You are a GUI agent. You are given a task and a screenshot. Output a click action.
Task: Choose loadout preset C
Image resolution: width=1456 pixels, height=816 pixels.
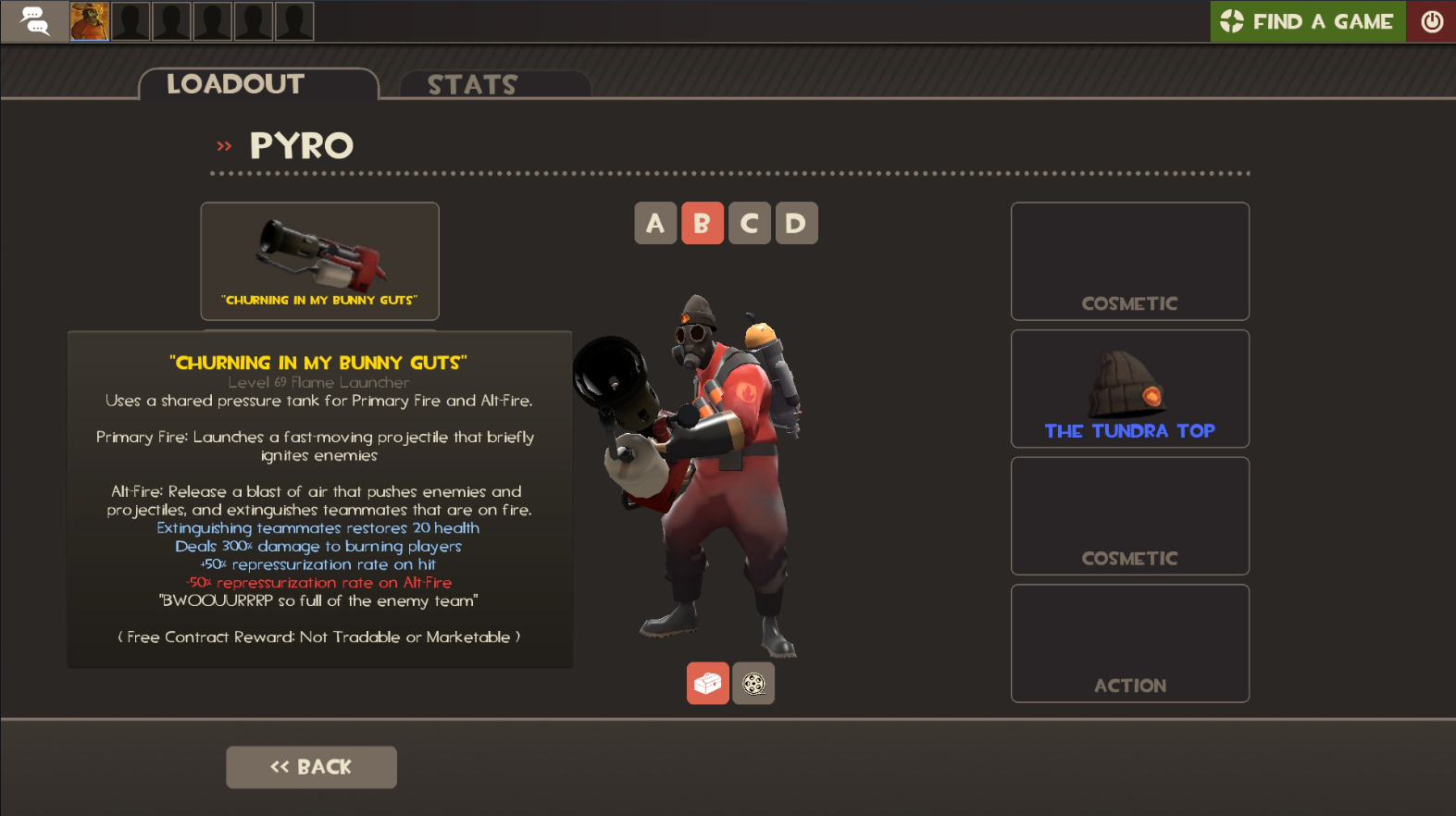click(749, 223)
